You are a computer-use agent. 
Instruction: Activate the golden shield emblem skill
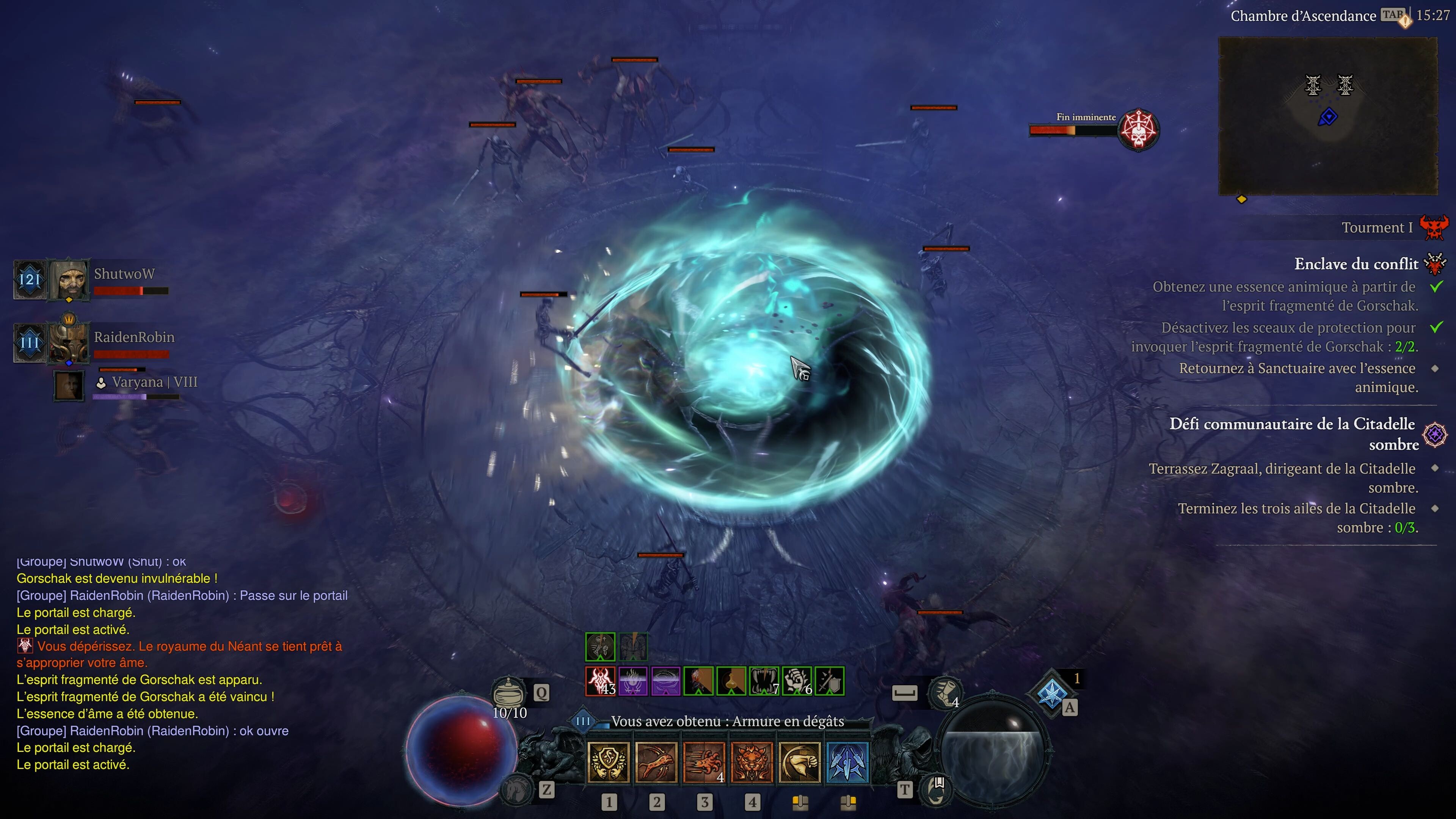(608, 763)
